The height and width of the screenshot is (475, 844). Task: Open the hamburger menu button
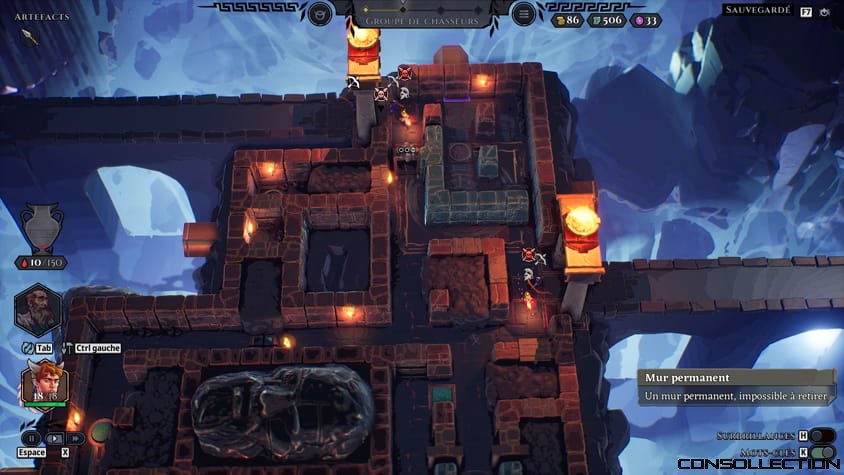[523, 14]
